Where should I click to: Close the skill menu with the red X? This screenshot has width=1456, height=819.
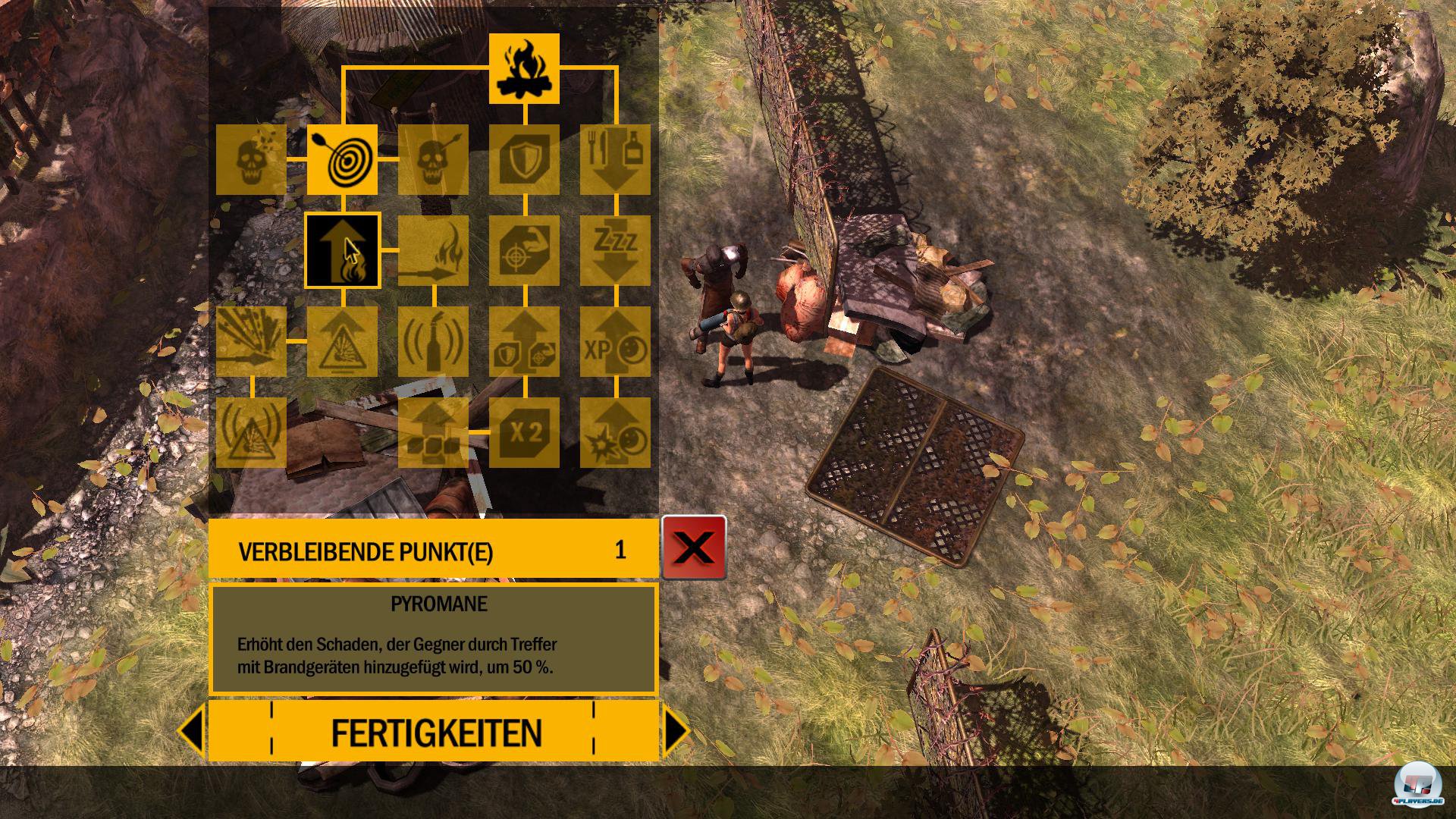[694, 548]
